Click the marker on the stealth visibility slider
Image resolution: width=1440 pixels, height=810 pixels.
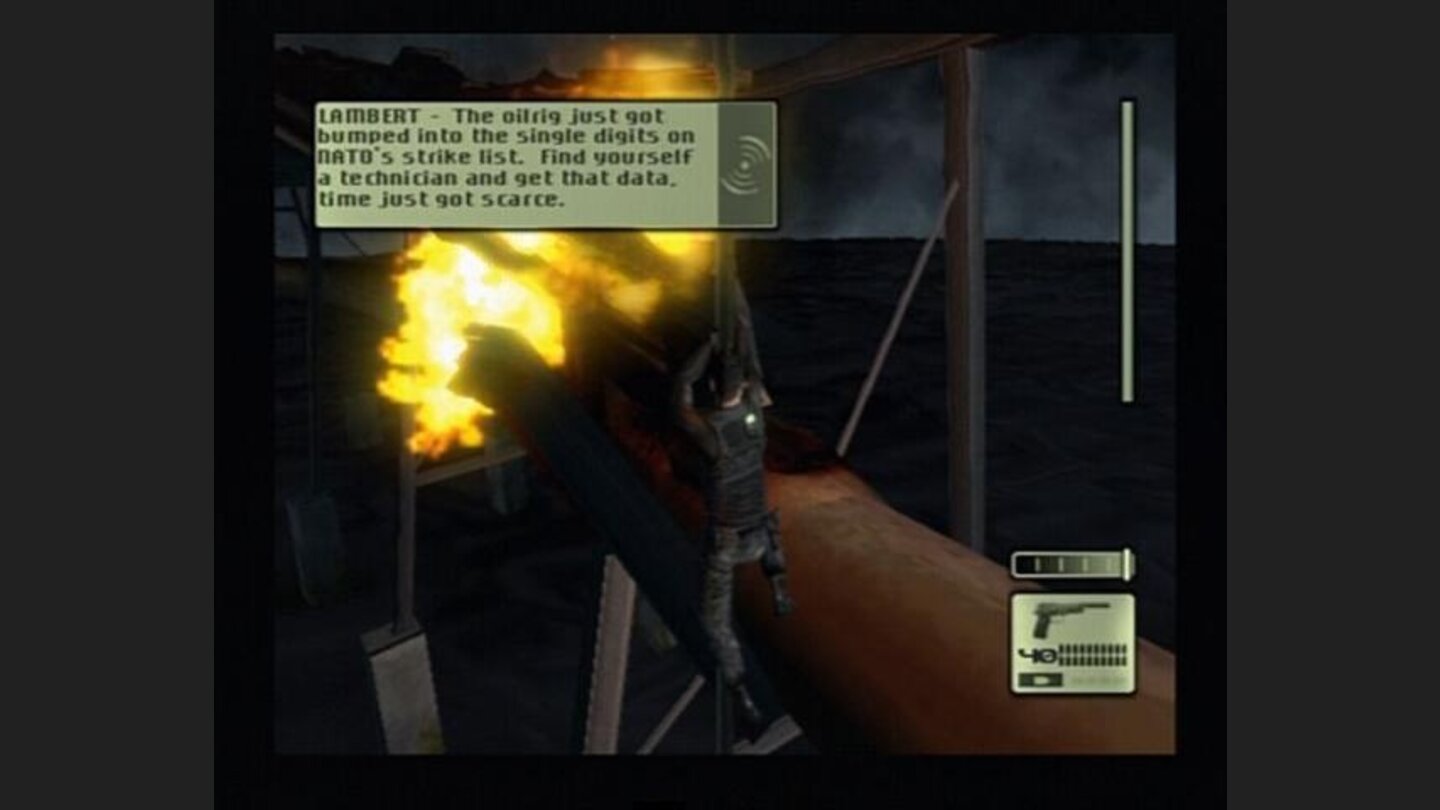(x=1127, y=563)
